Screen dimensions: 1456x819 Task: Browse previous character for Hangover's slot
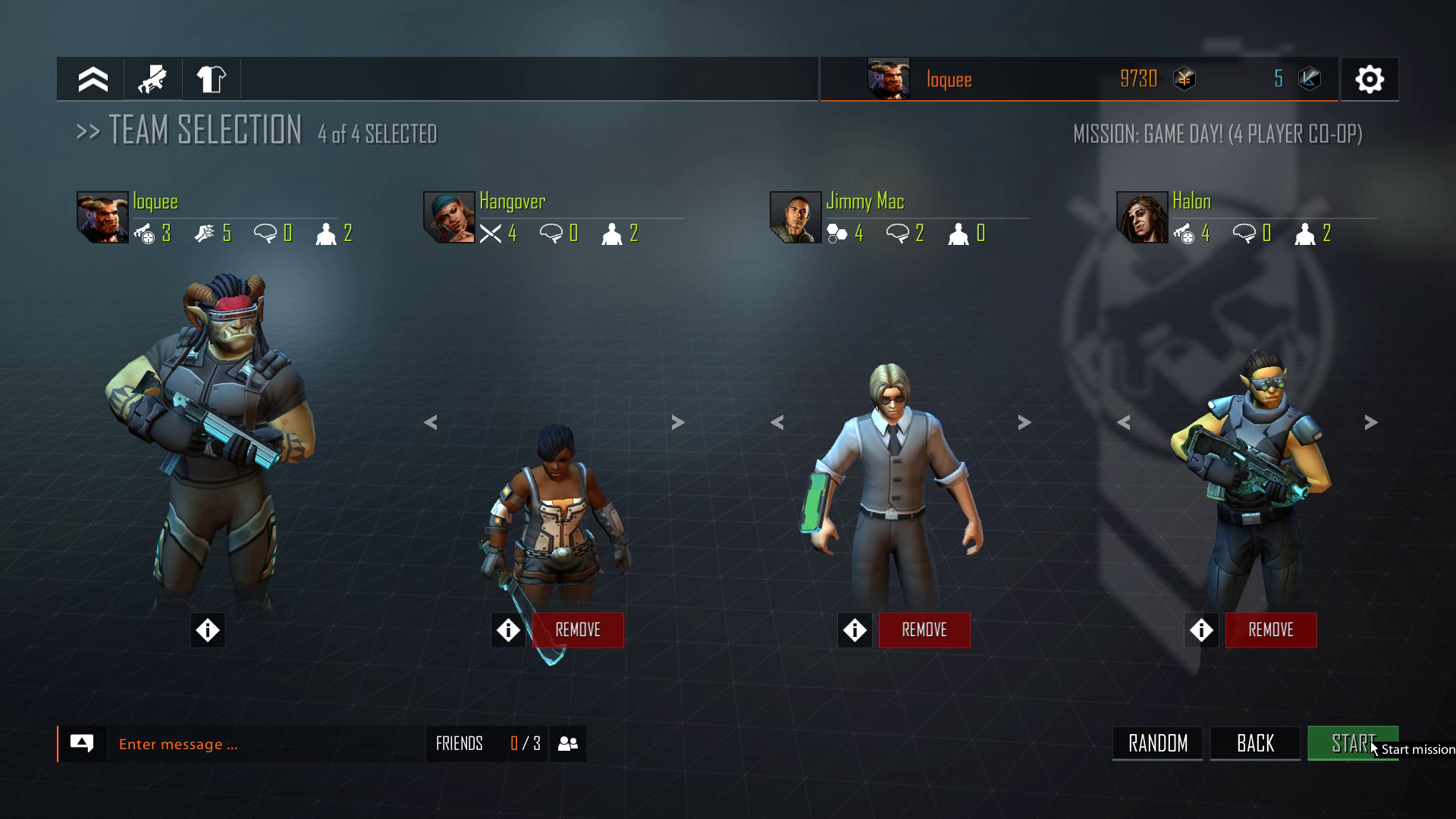pos(430,422)
